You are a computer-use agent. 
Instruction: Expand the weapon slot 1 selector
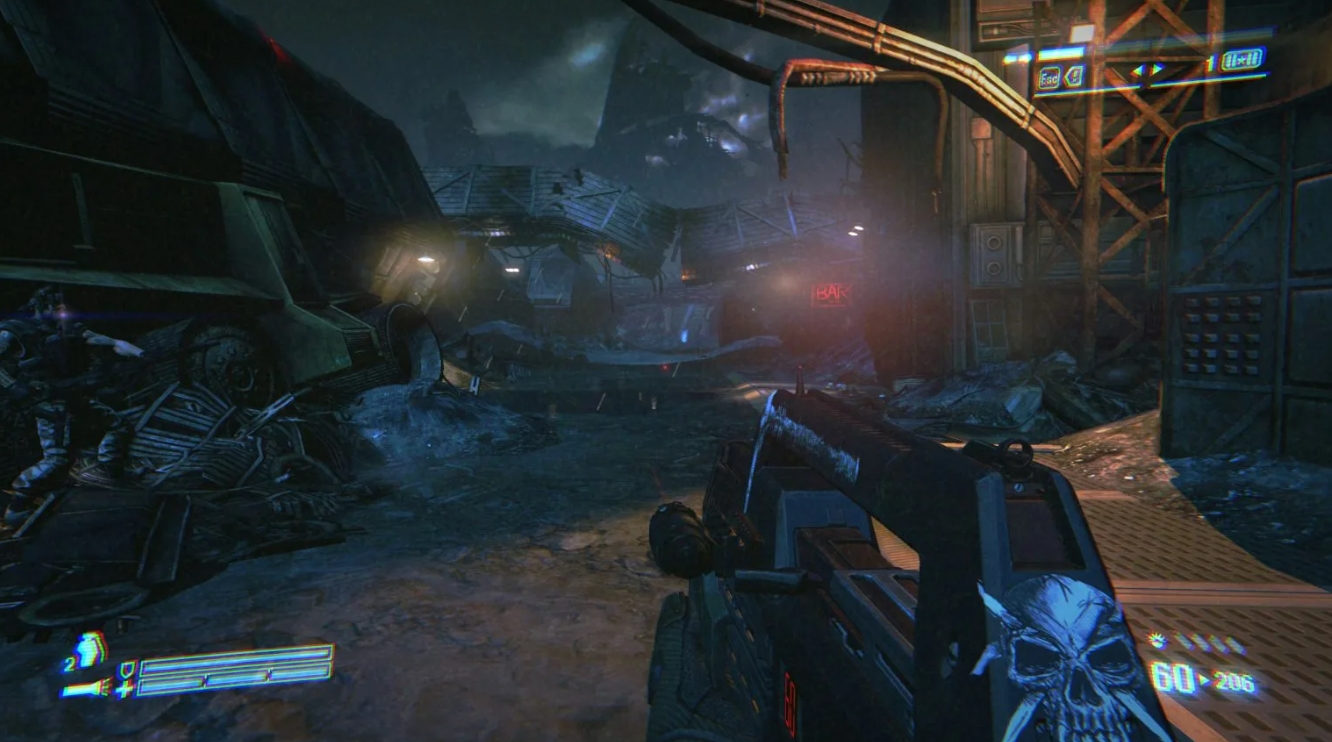click(1212, 61)
